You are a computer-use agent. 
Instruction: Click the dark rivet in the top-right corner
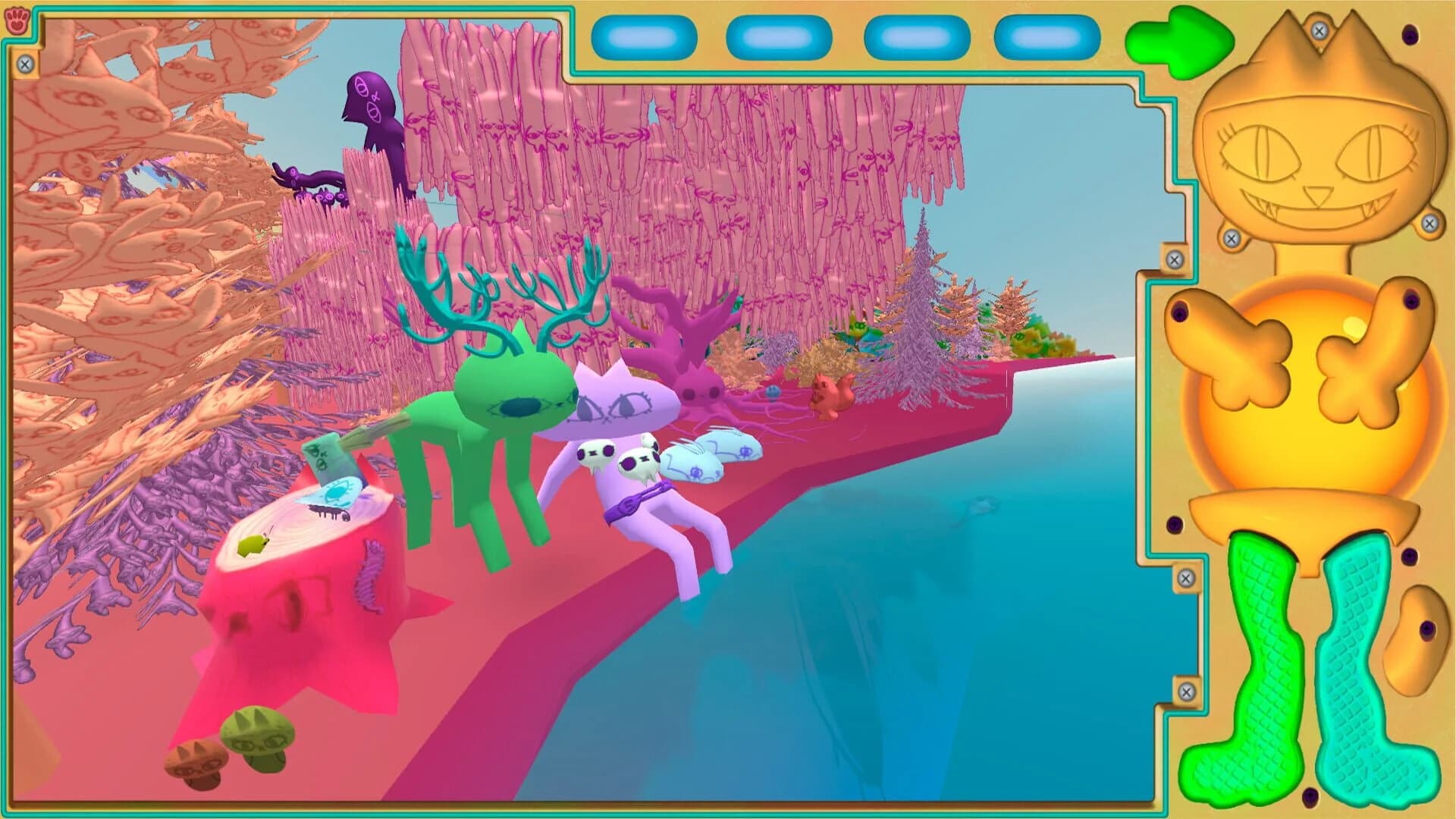[x=1409, y=33]
